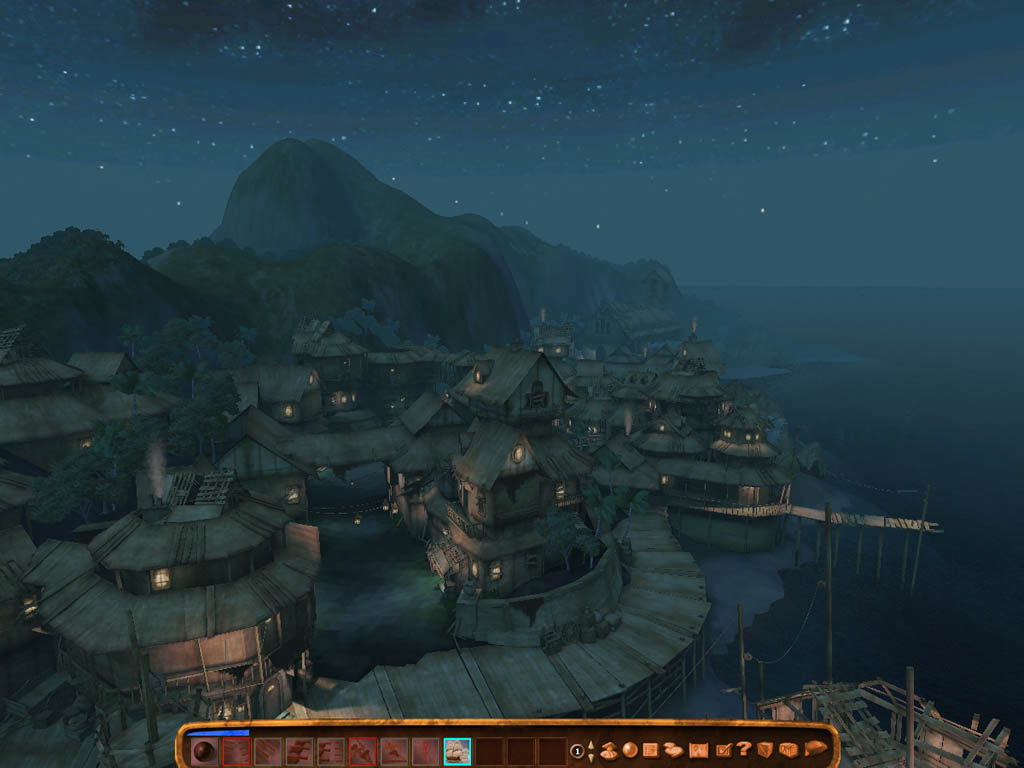Open the tricorn pirate hat icon
The image size is (1024, 768).
tap(816, 749)
